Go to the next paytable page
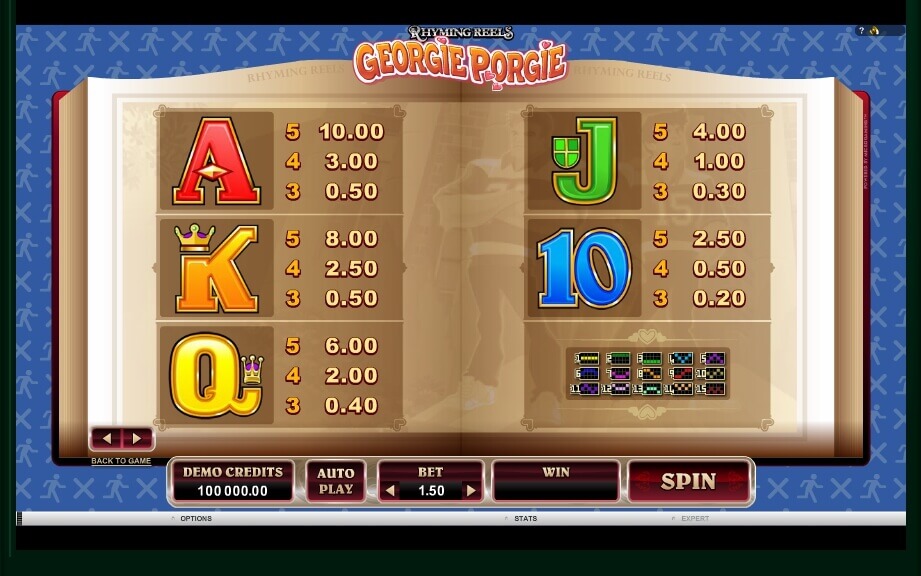Viewport: 921px width, 576px height. point(137,439)
